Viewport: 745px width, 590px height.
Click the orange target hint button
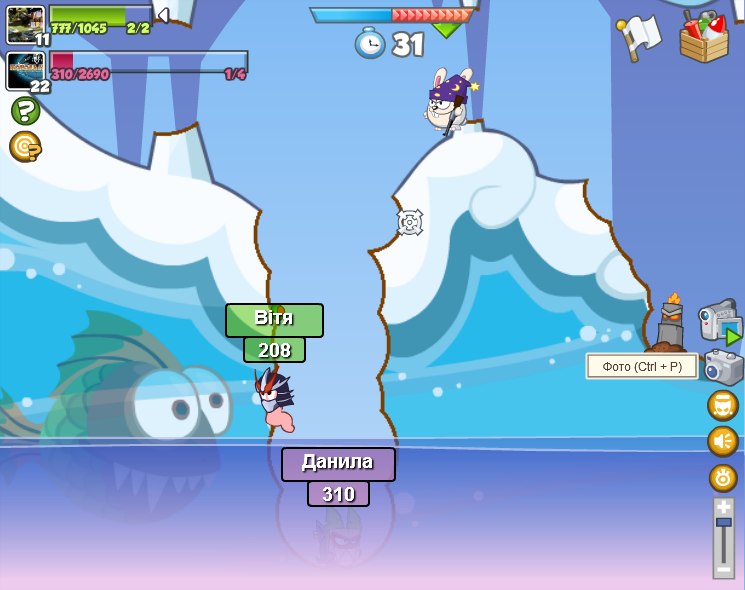click(25, 147)
